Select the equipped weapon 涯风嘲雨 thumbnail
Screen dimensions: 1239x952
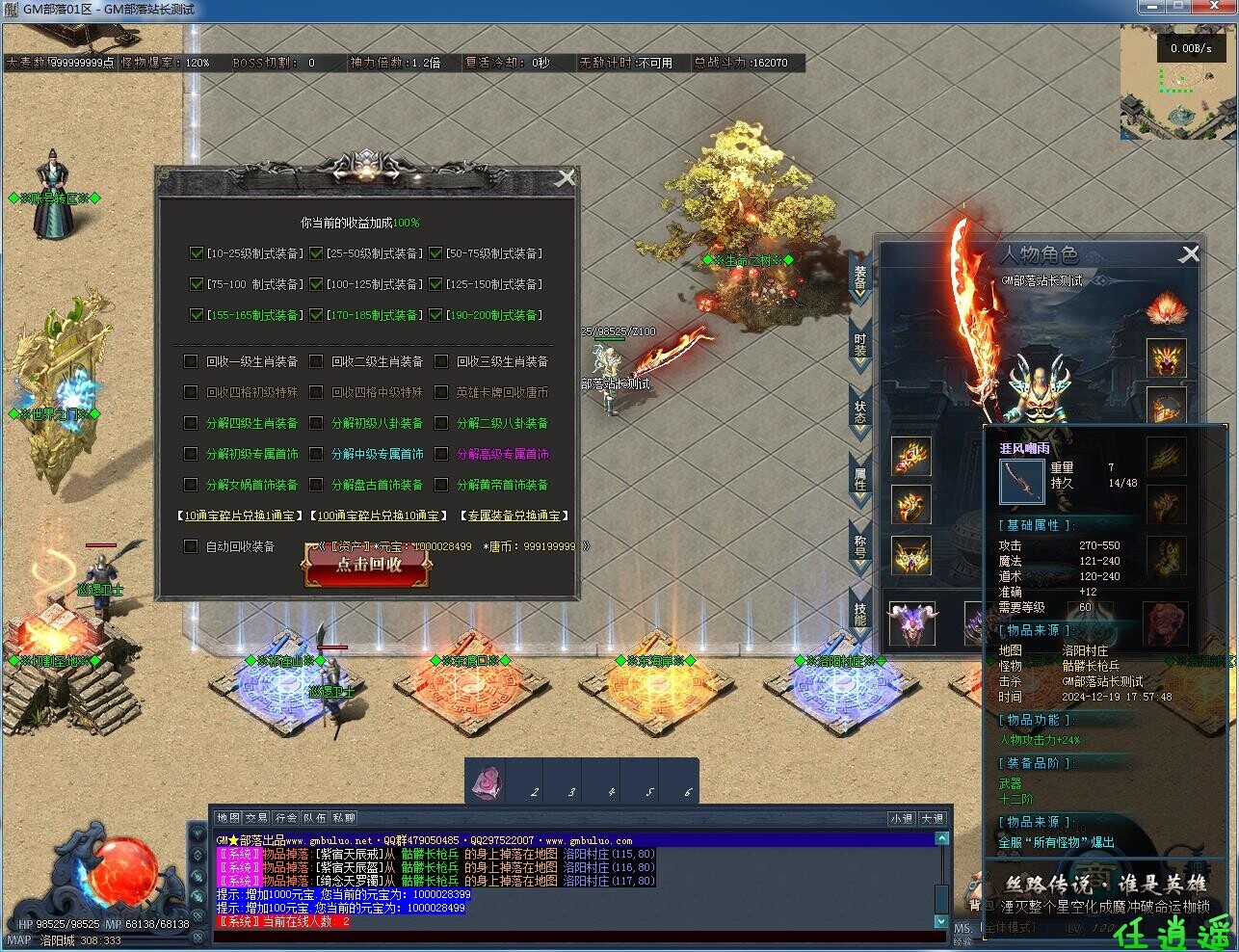(x=1021, y=482)
